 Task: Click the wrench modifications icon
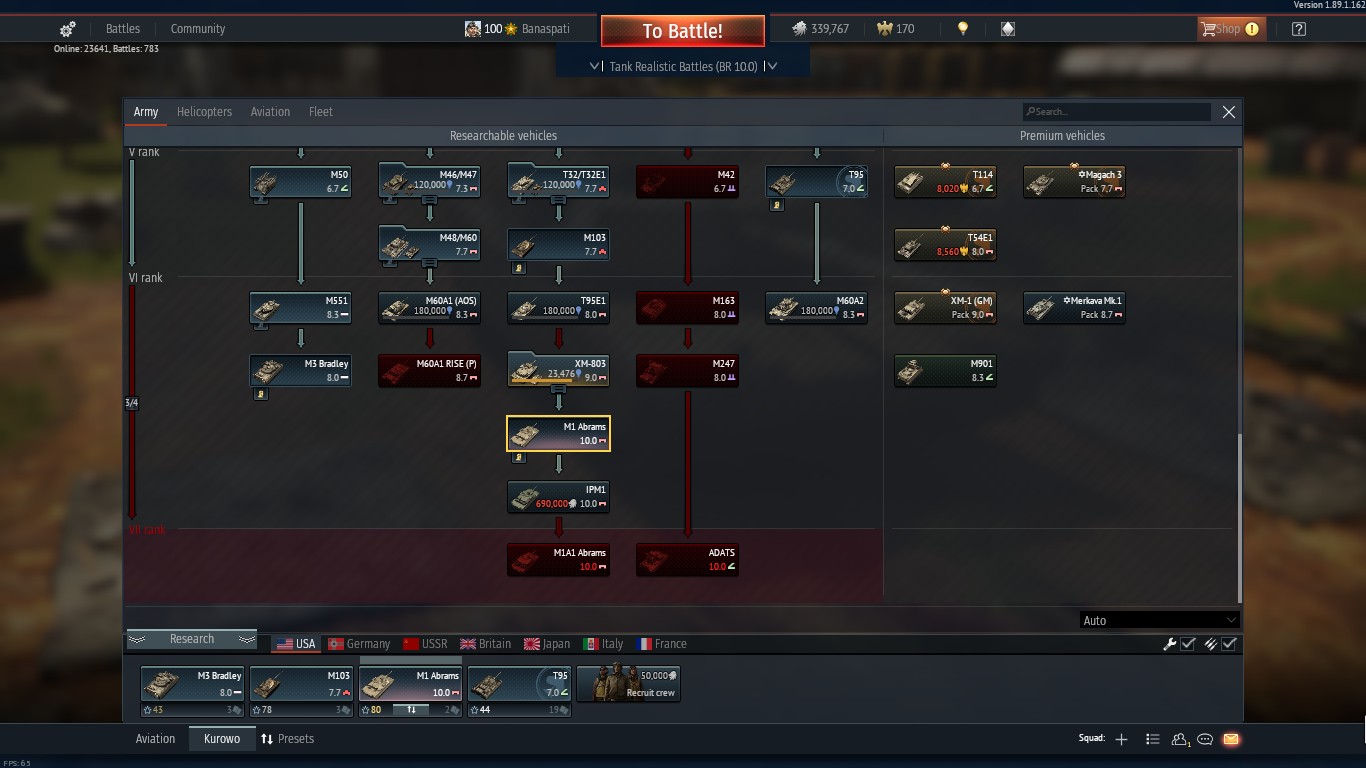1170,644
